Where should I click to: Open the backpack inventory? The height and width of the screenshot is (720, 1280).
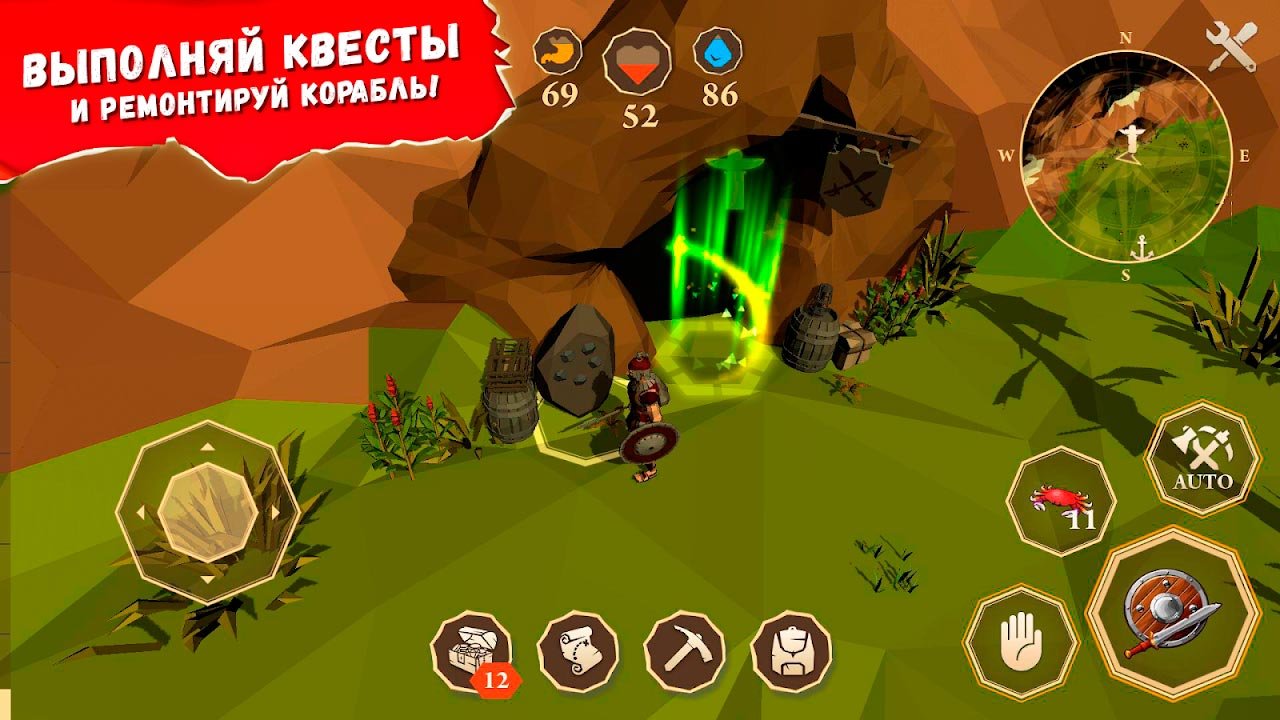click(x=791, y=652)
